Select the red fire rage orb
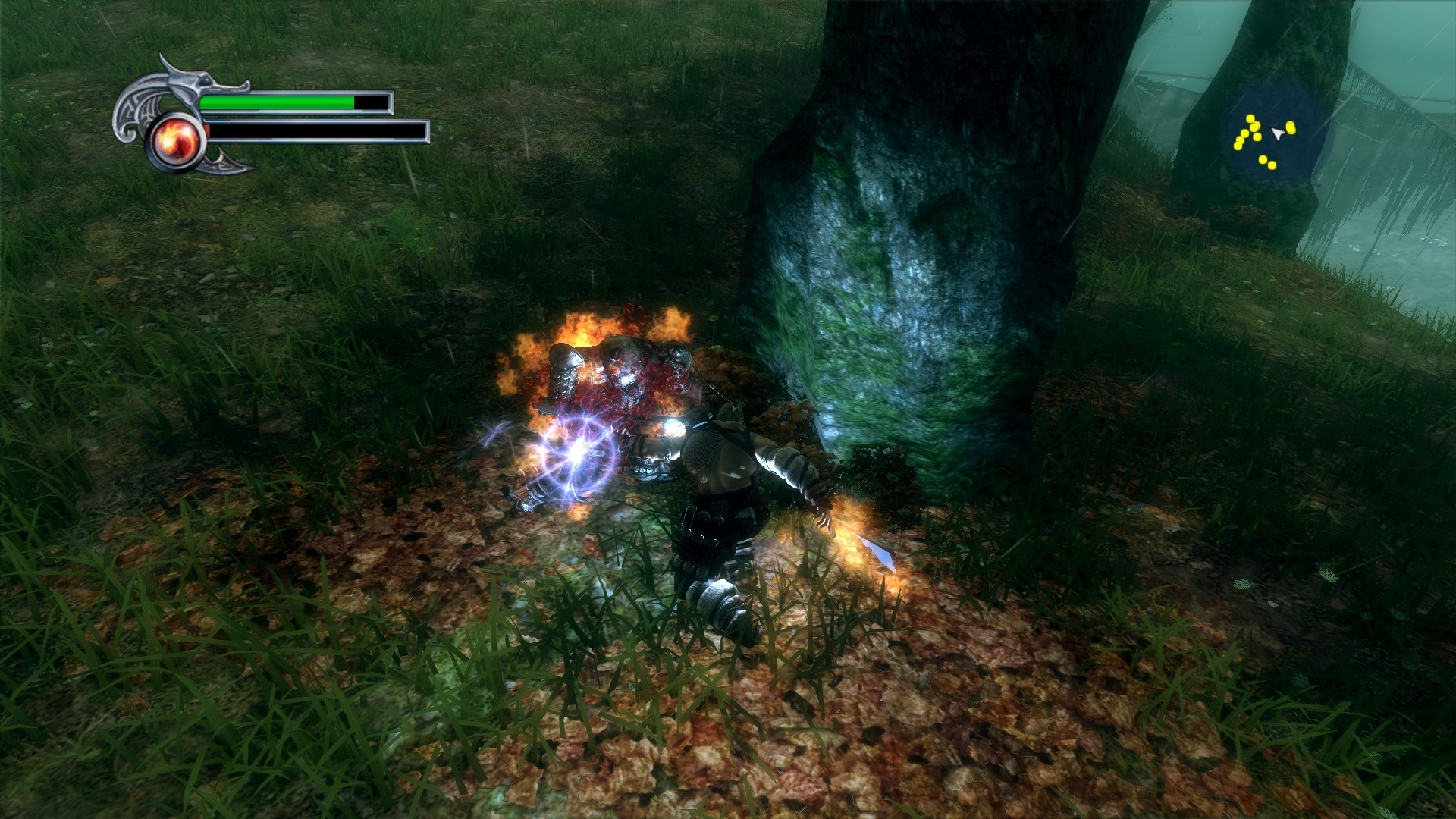Image resolution: width=1456 pixels, height=819 pixels. point(176,143)
